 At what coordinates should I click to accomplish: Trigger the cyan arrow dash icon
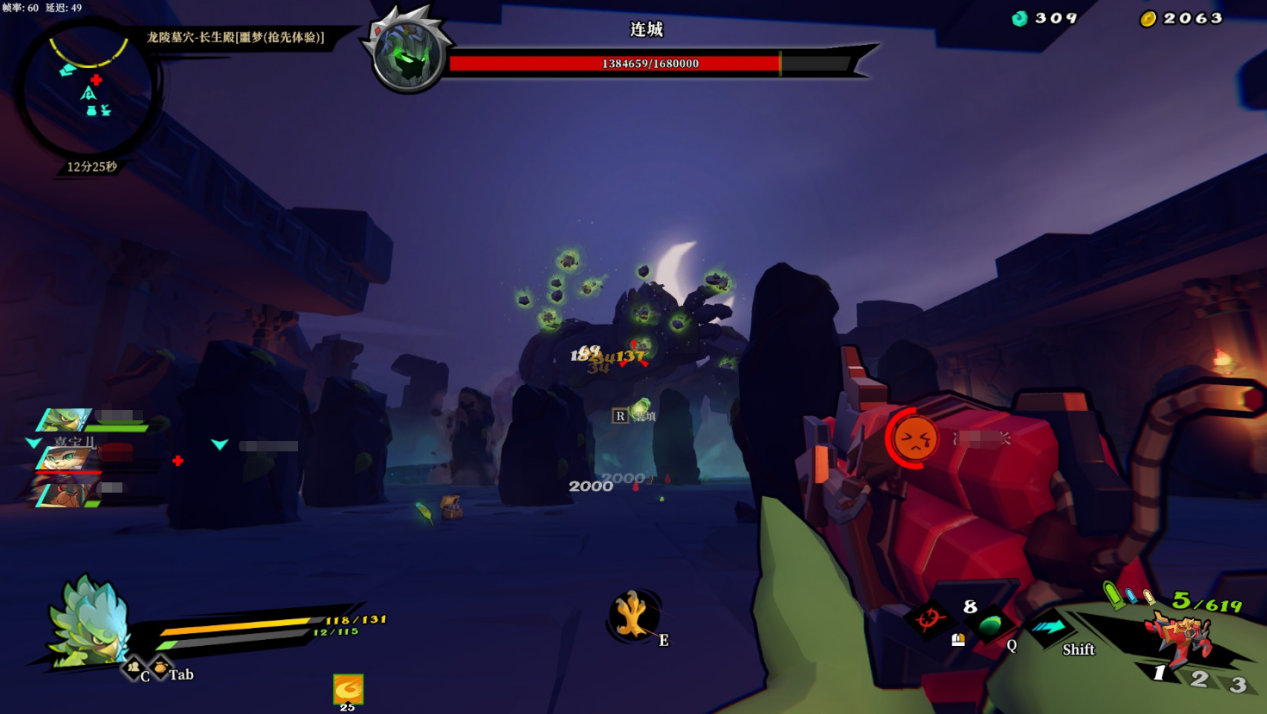point(1049,627)
